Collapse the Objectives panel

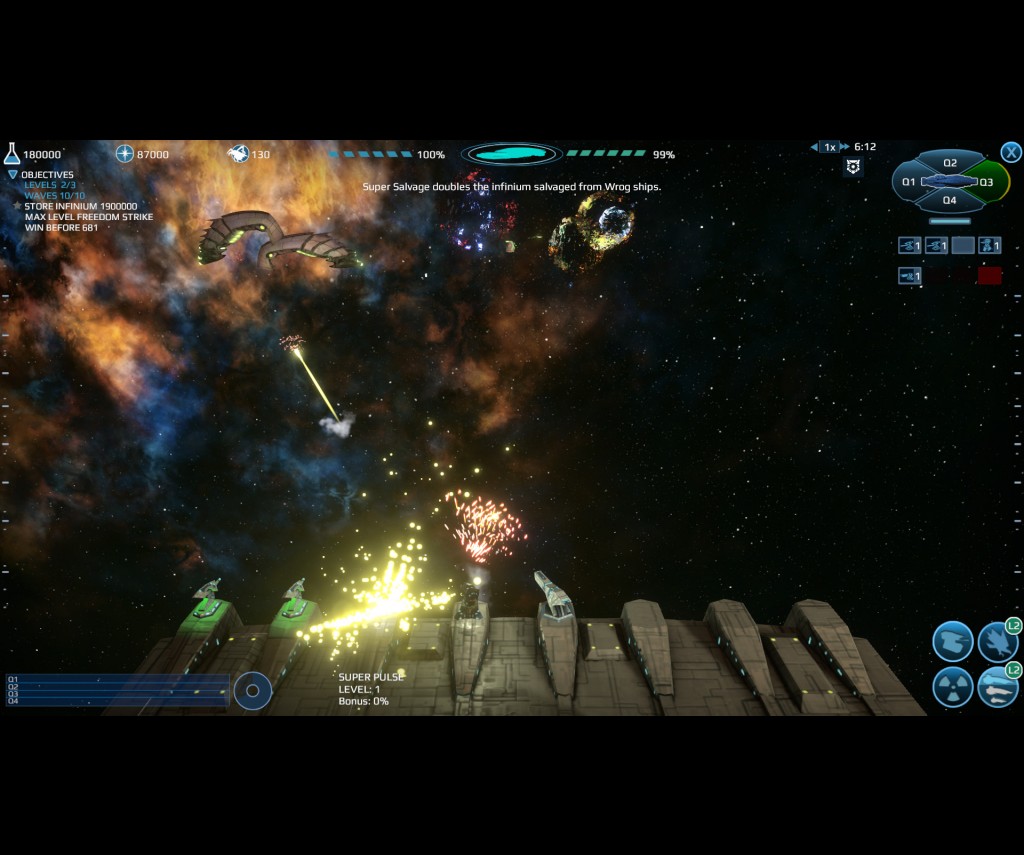click(x=13, y=174)
